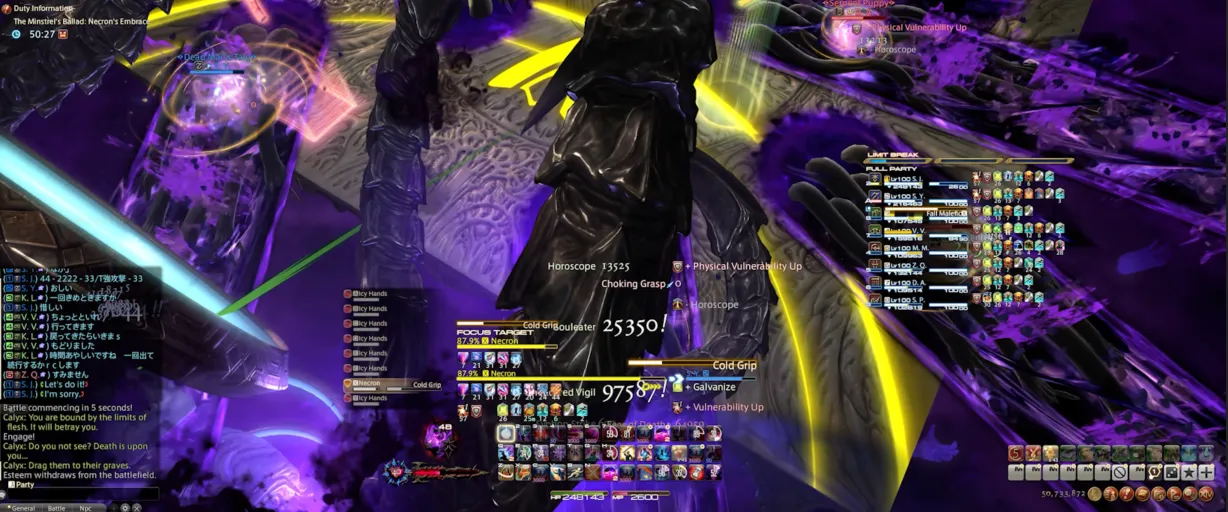The height and width of the screenshot is (512, 1228).
Task: Click the plus icon in lower-right bar
Action: point(1206,472)
